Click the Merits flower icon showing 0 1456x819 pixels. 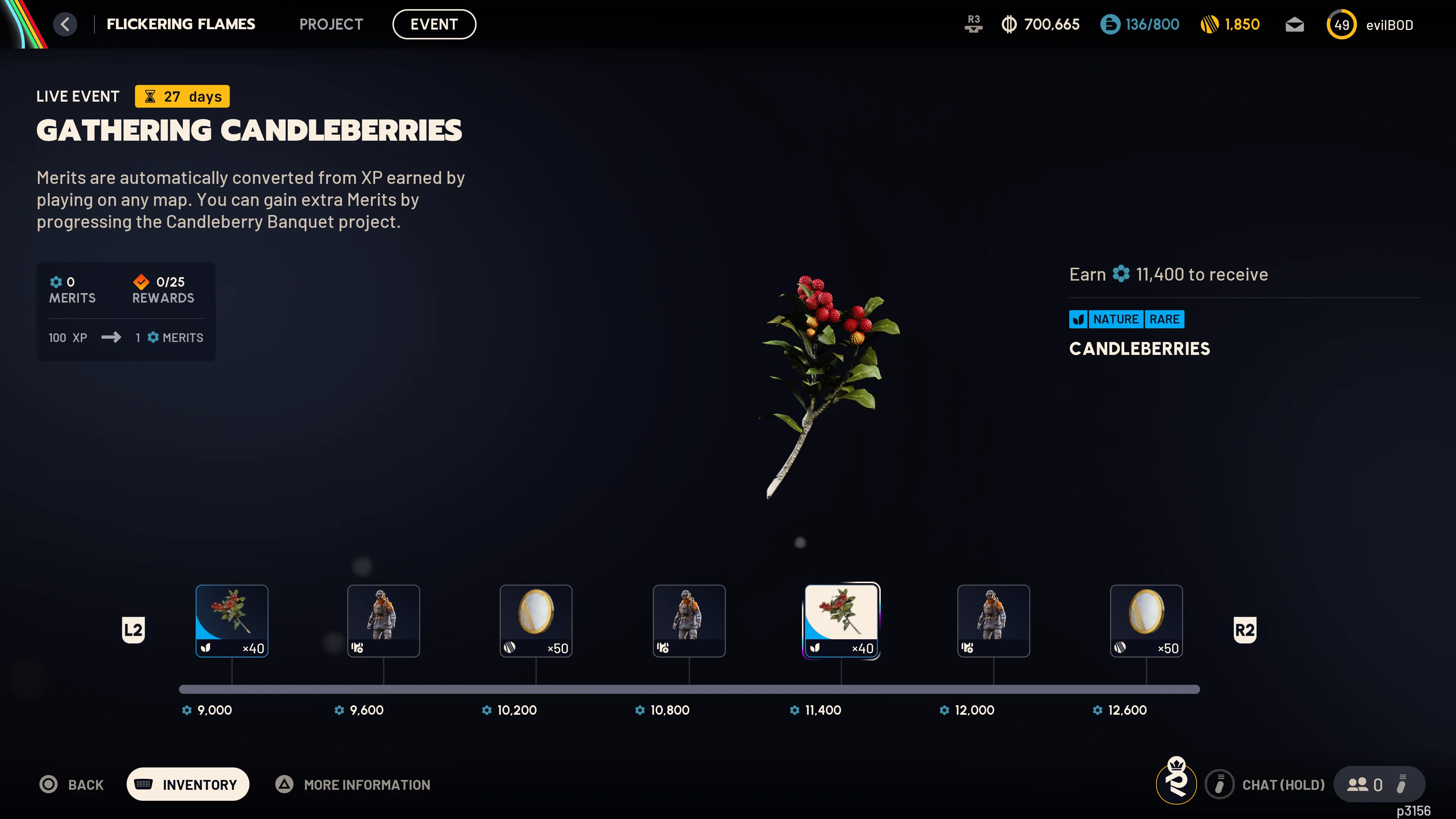point(56,281)
